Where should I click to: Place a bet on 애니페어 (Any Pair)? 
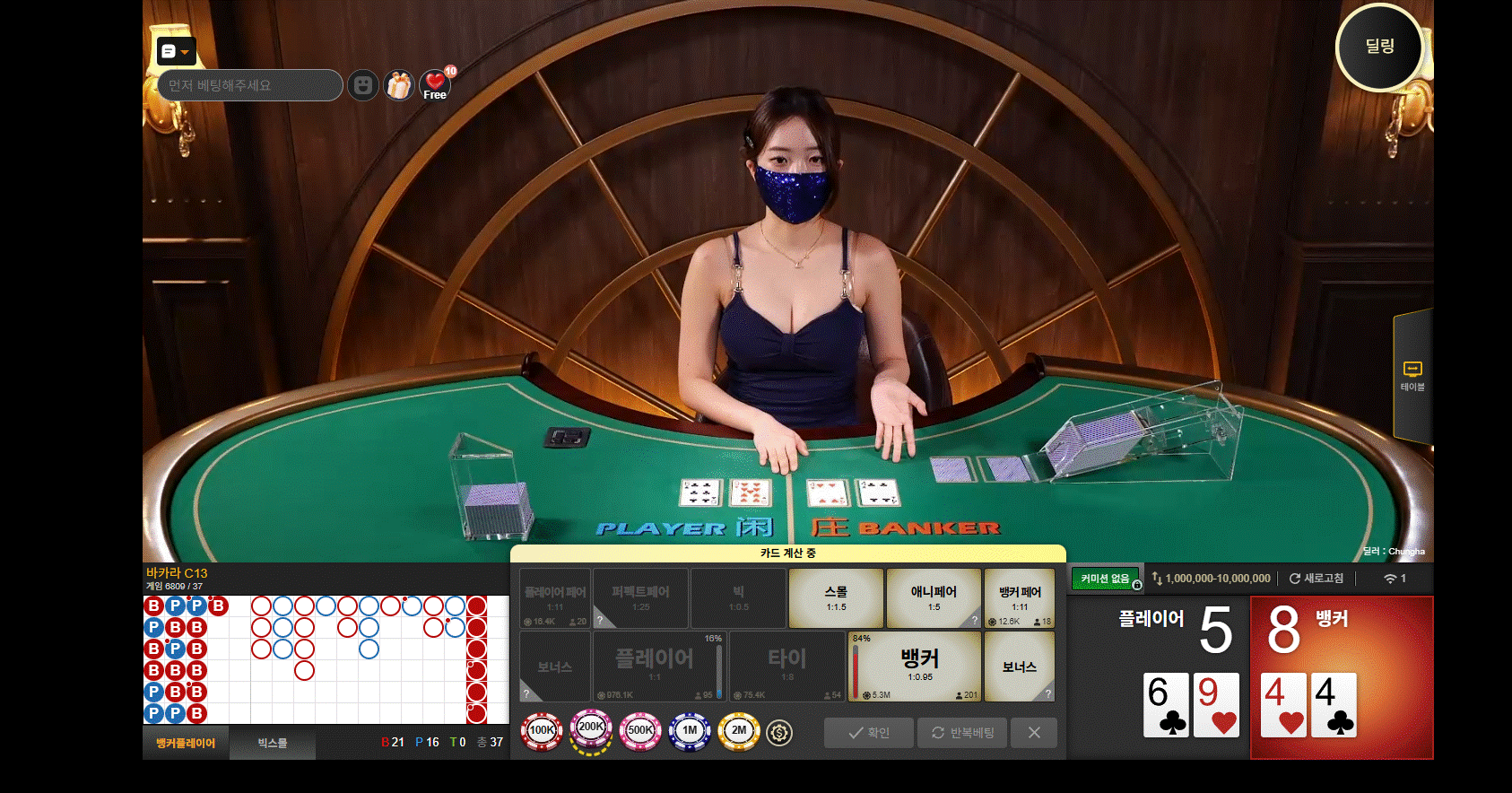933,598
